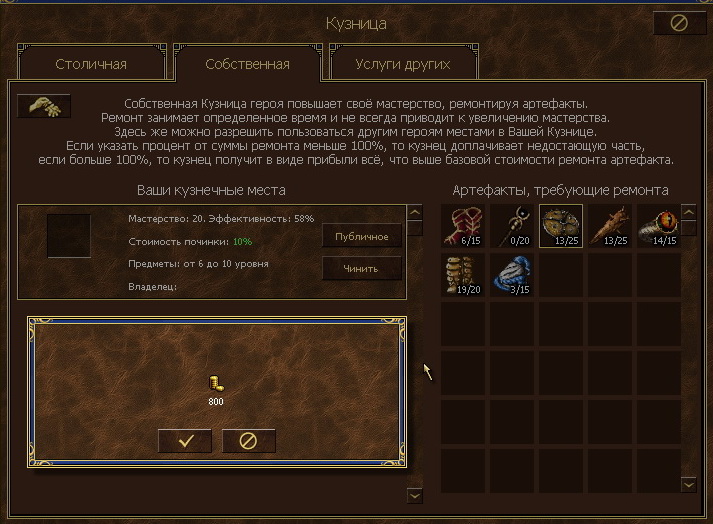Select the Услуги других tab

(403, 65)
